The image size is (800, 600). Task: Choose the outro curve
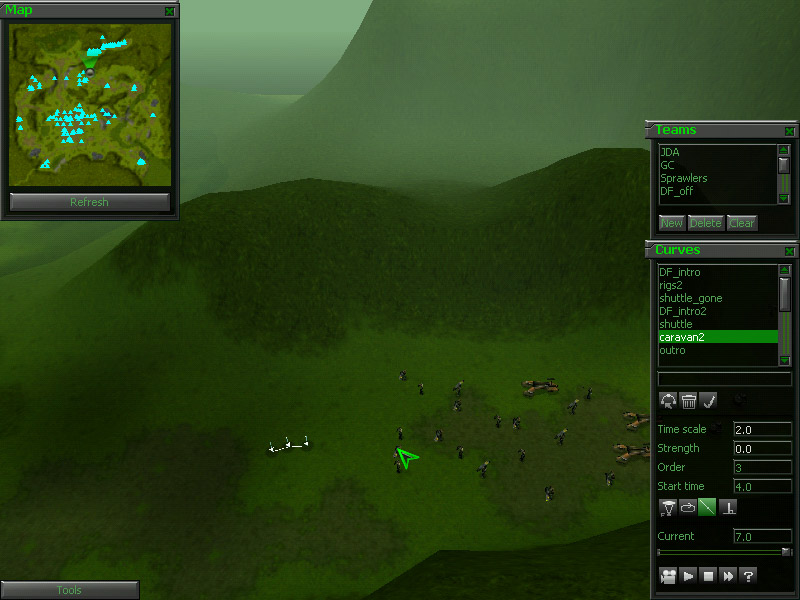pyautogui.click(x=672, y=350)
